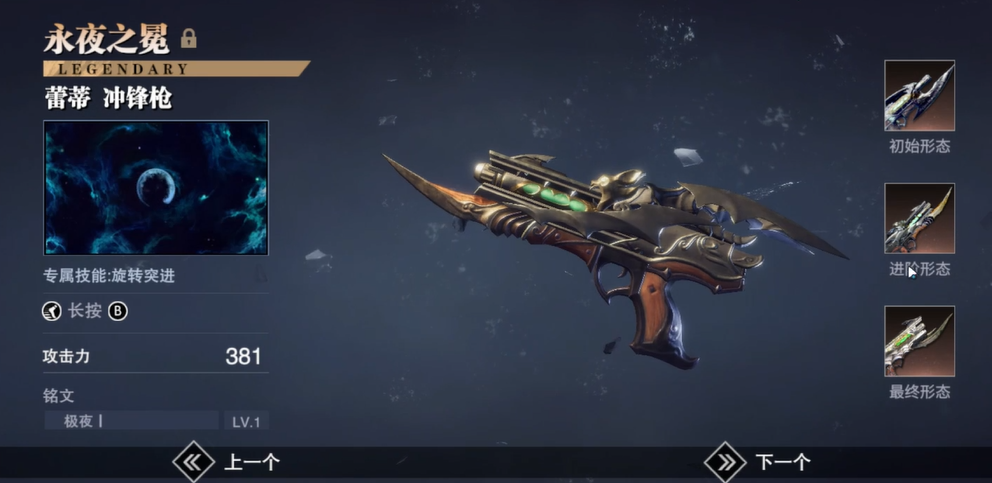
Task: Show the 最终形态 weapon form
Action: tap(919, 341)
